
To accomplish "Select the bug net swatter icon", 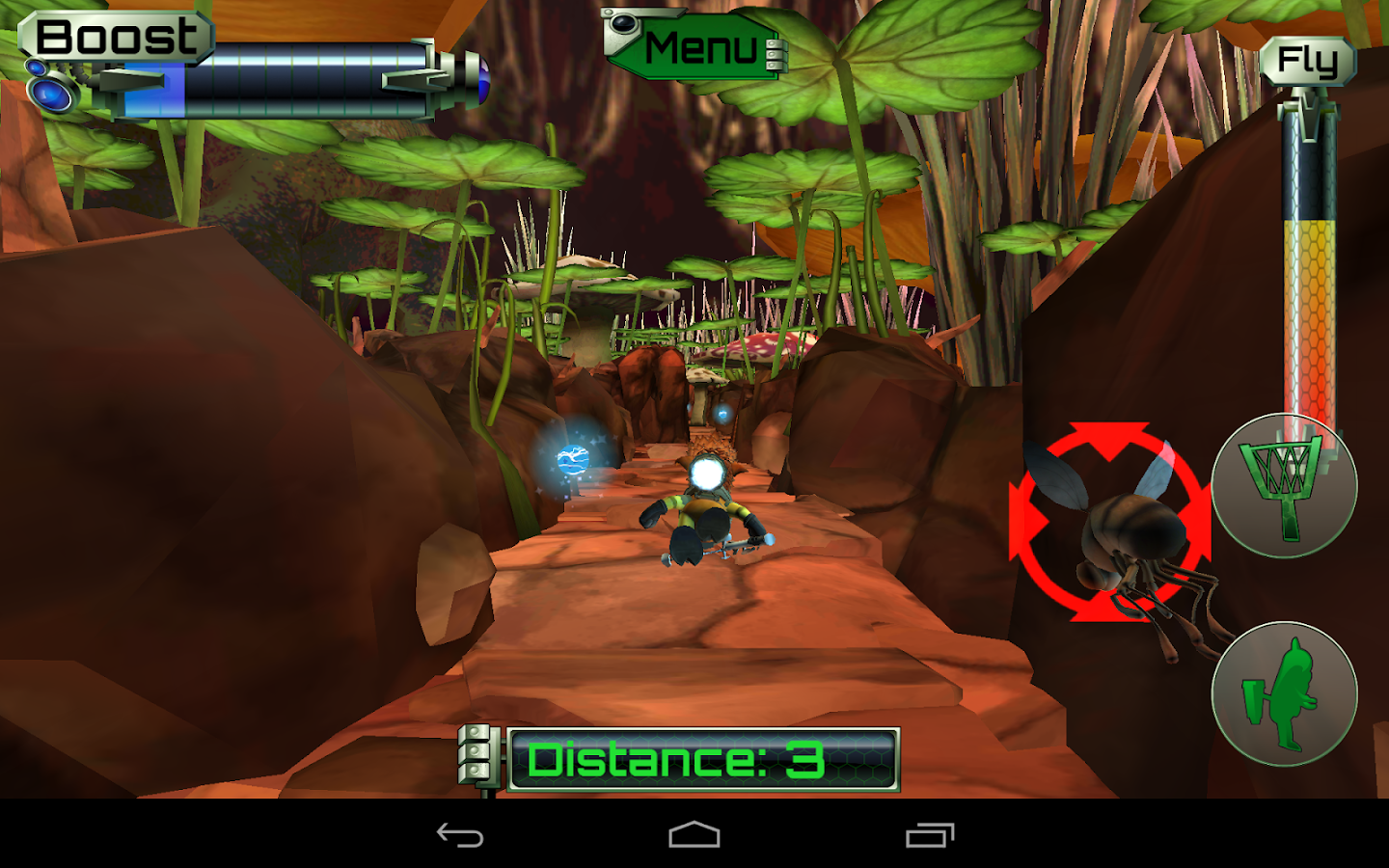I will pos(1283,487).
